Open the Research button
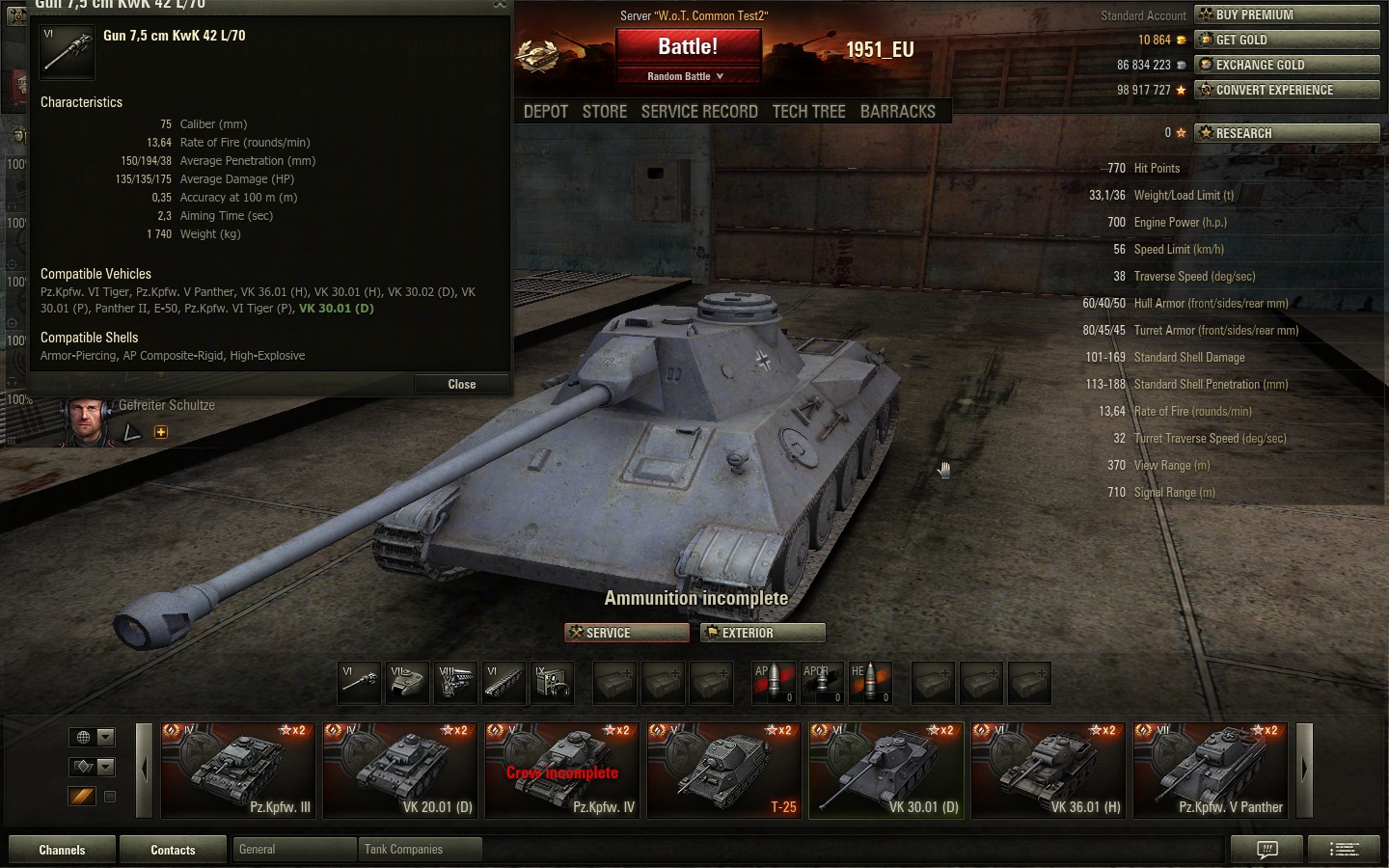 coord(1287,133)
